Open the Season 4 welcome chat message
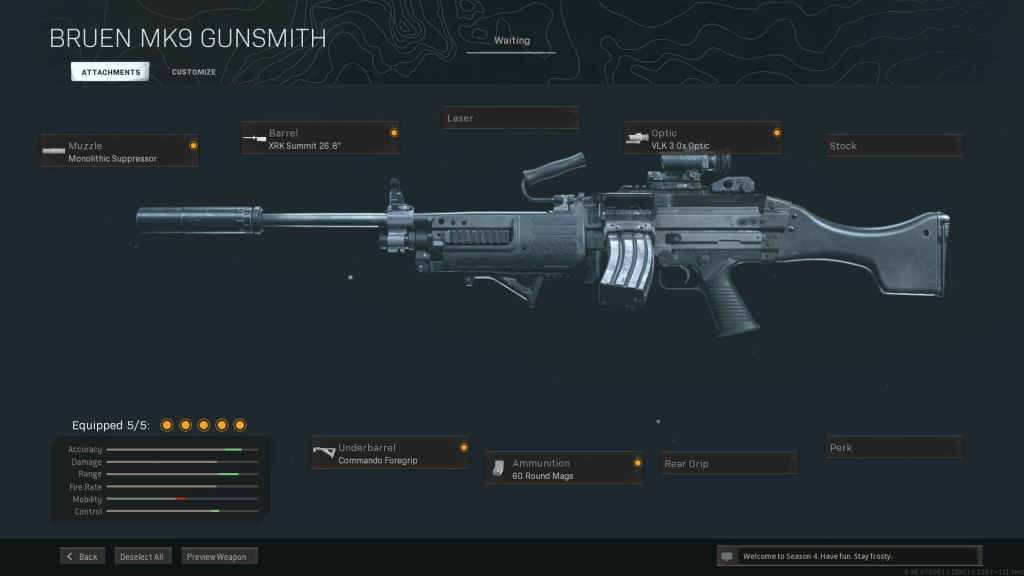Image resolution: width=1024 pixels, height=576 pixels. 848,556
